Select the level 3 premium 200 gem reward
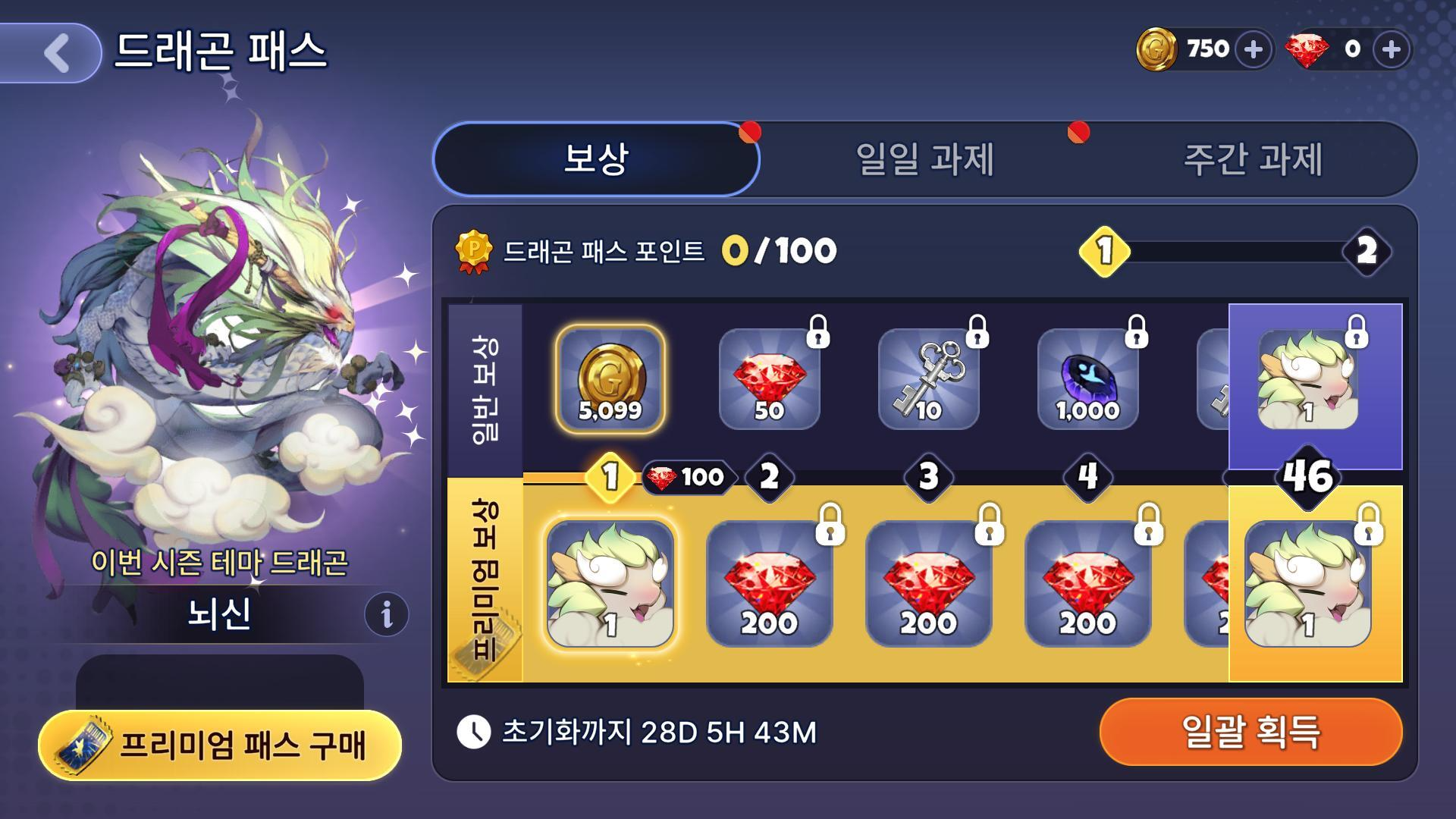The width and height of the screenshot is (1456, 819). coord(928,582)
